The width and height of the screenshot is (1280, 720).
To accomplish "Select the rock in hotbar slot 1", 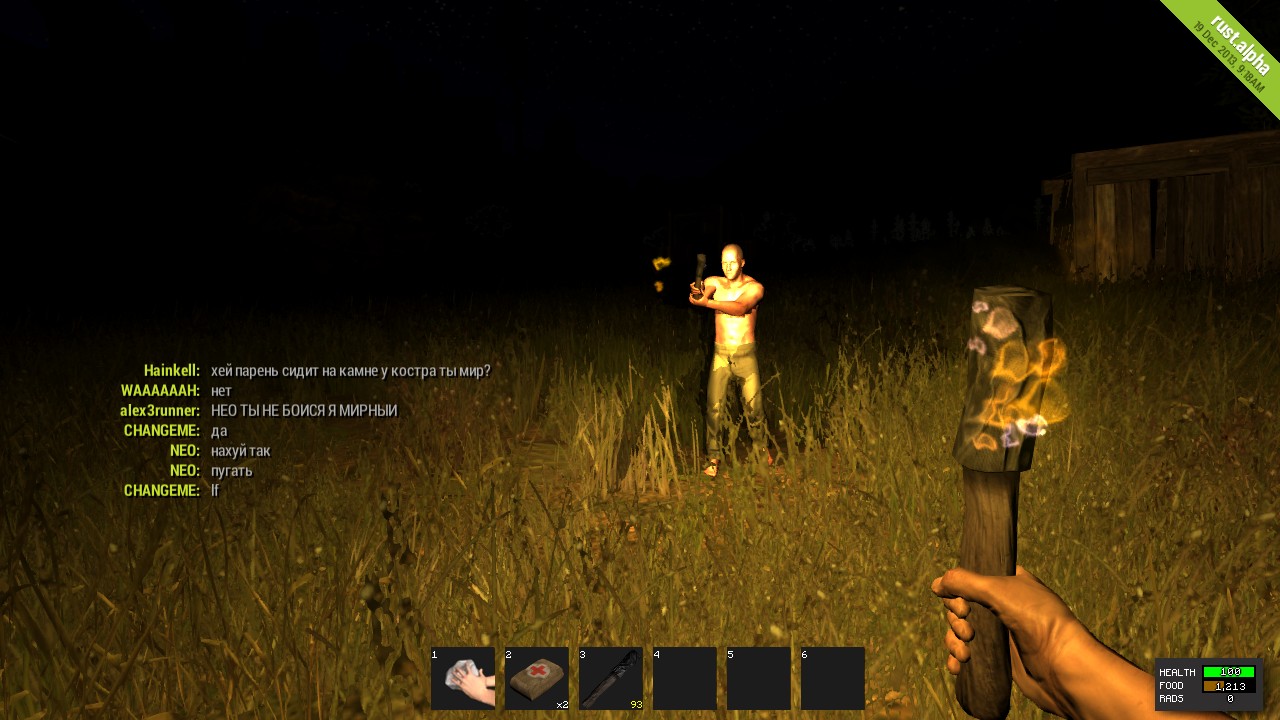I will tap(463, 678).
